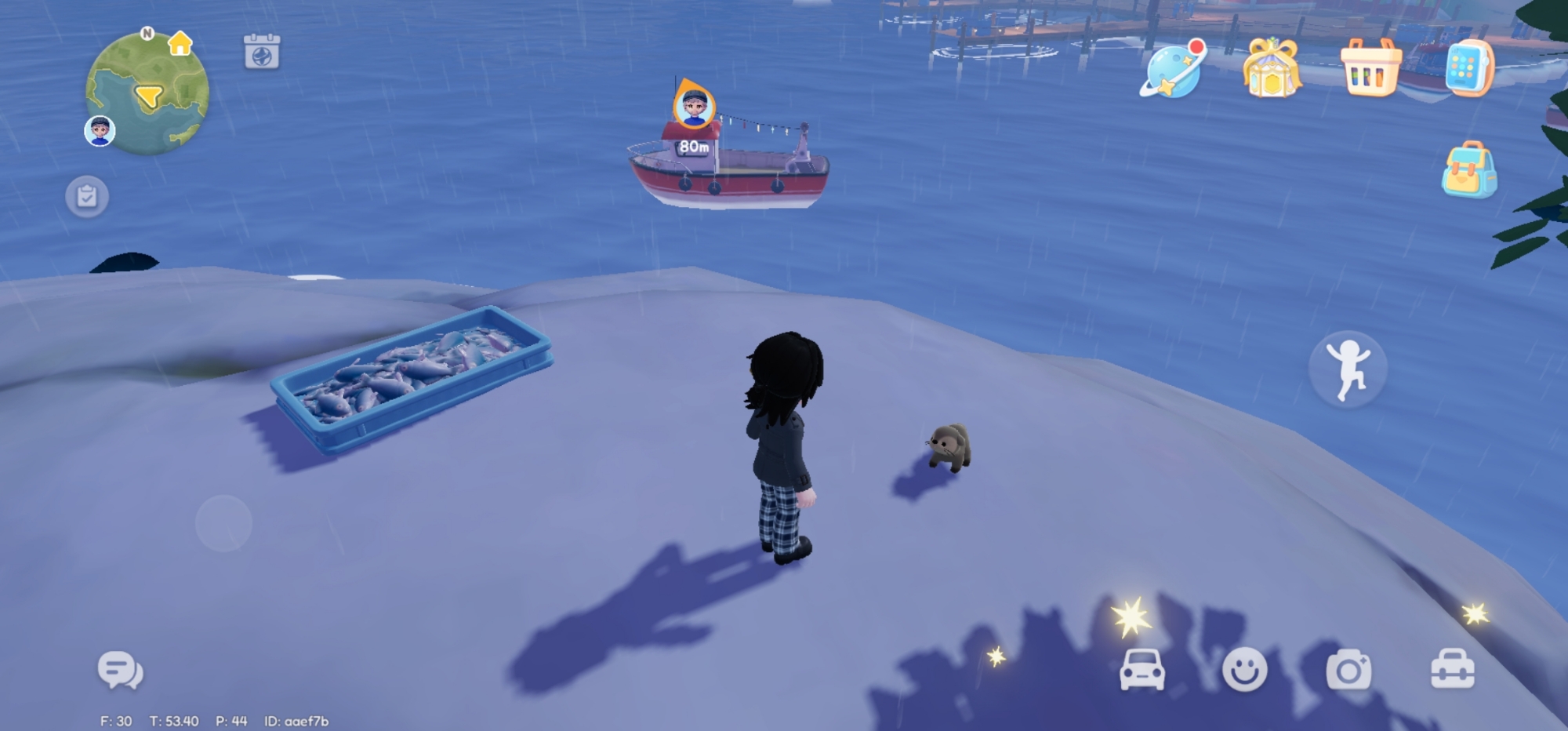This screenshot has width=1568, height=731.
Task: Open the chat bubble
Action: pyautogui.click(x=120, y=671)
